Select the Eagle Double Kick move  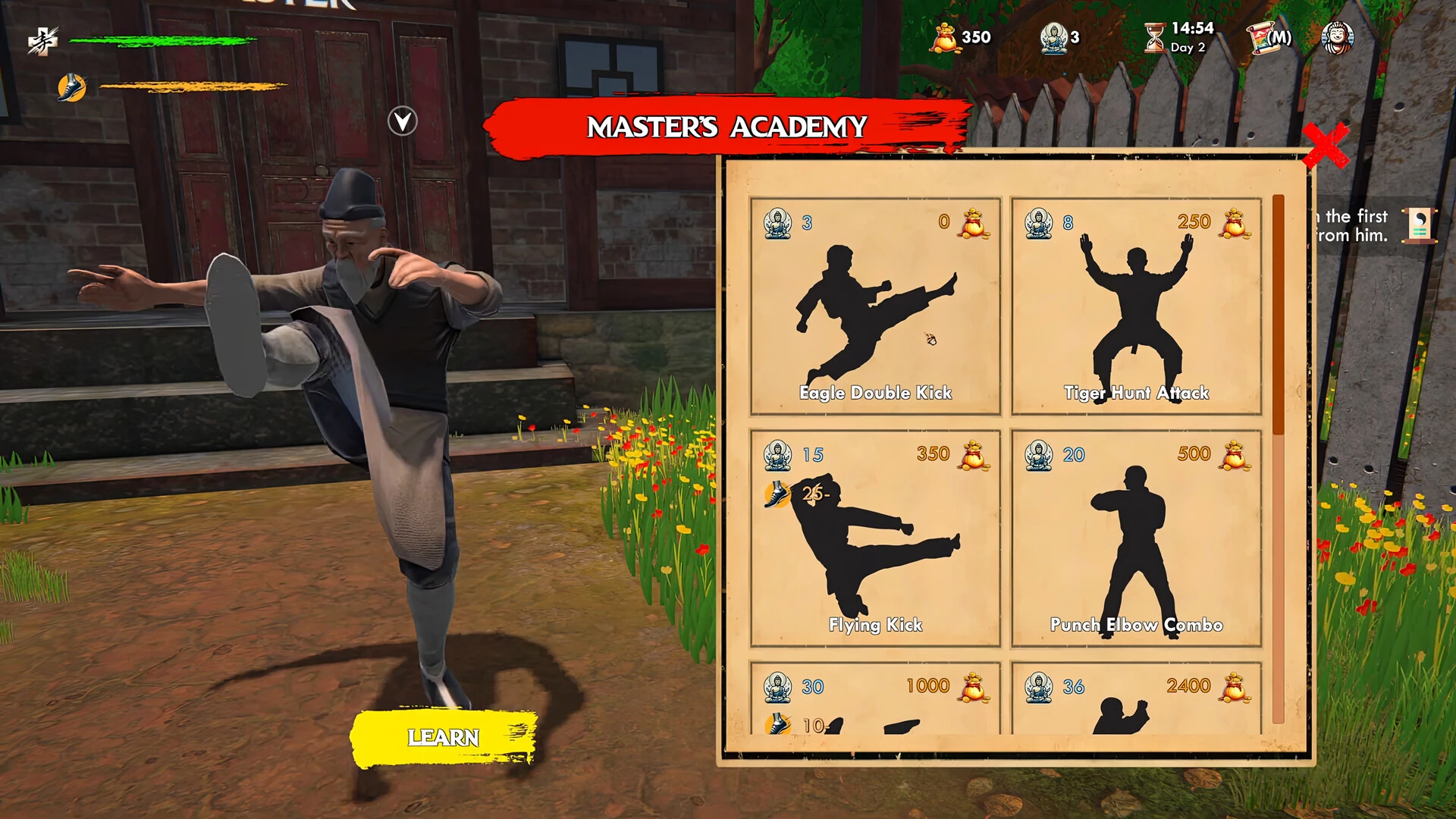tap(875, 306)
